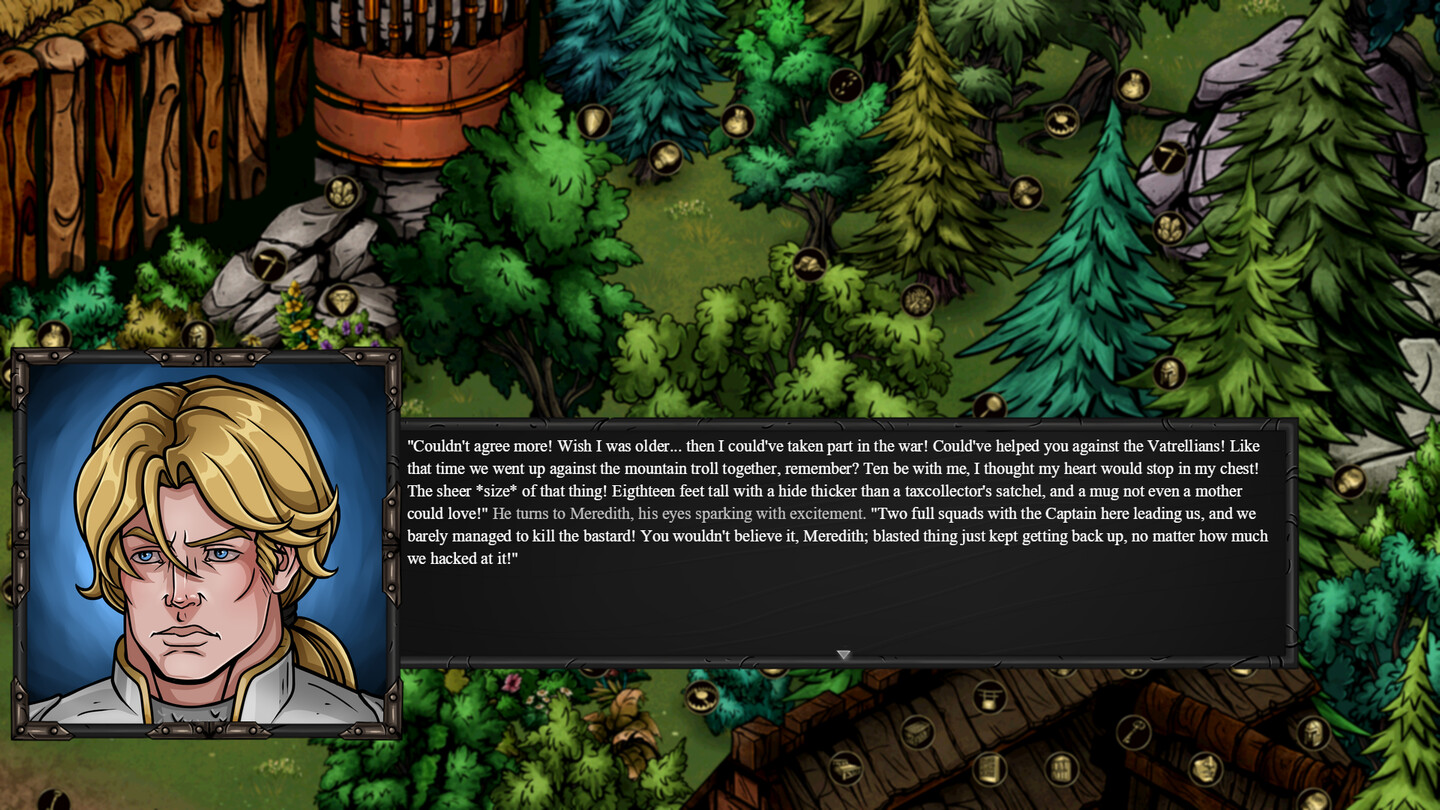
Task: Pick the key icon on the cabin roof
Action: point(1134,732)
